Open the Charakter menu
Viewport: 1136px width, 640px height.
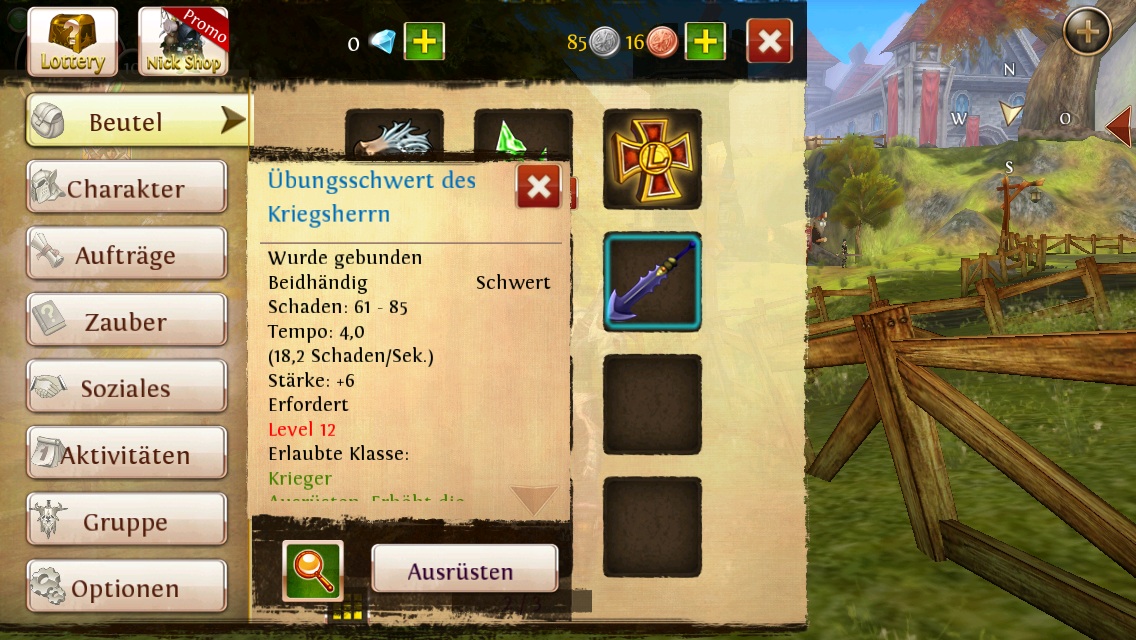point(126,189)
